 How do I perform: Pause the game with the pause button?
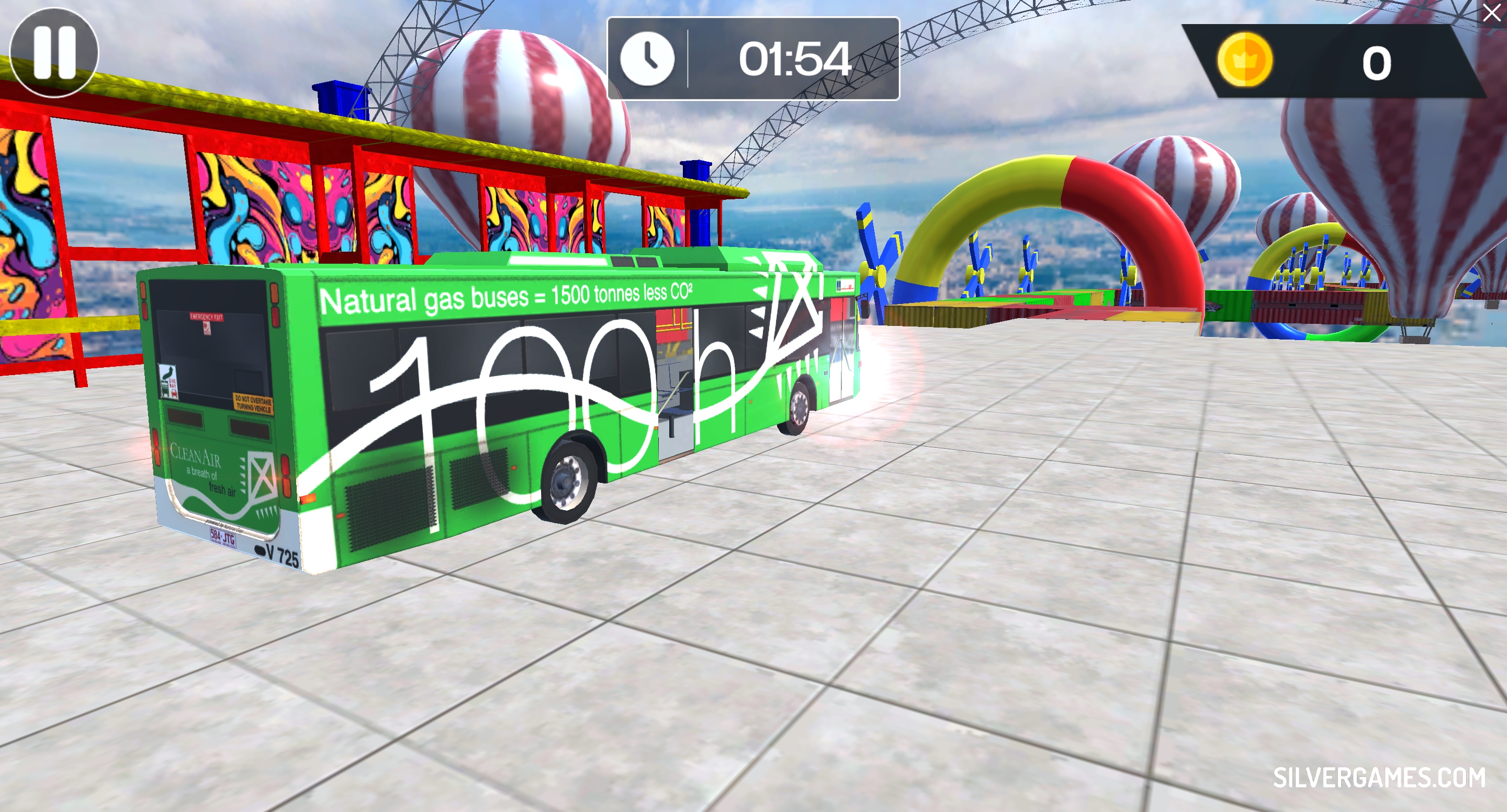pos(54,53)
